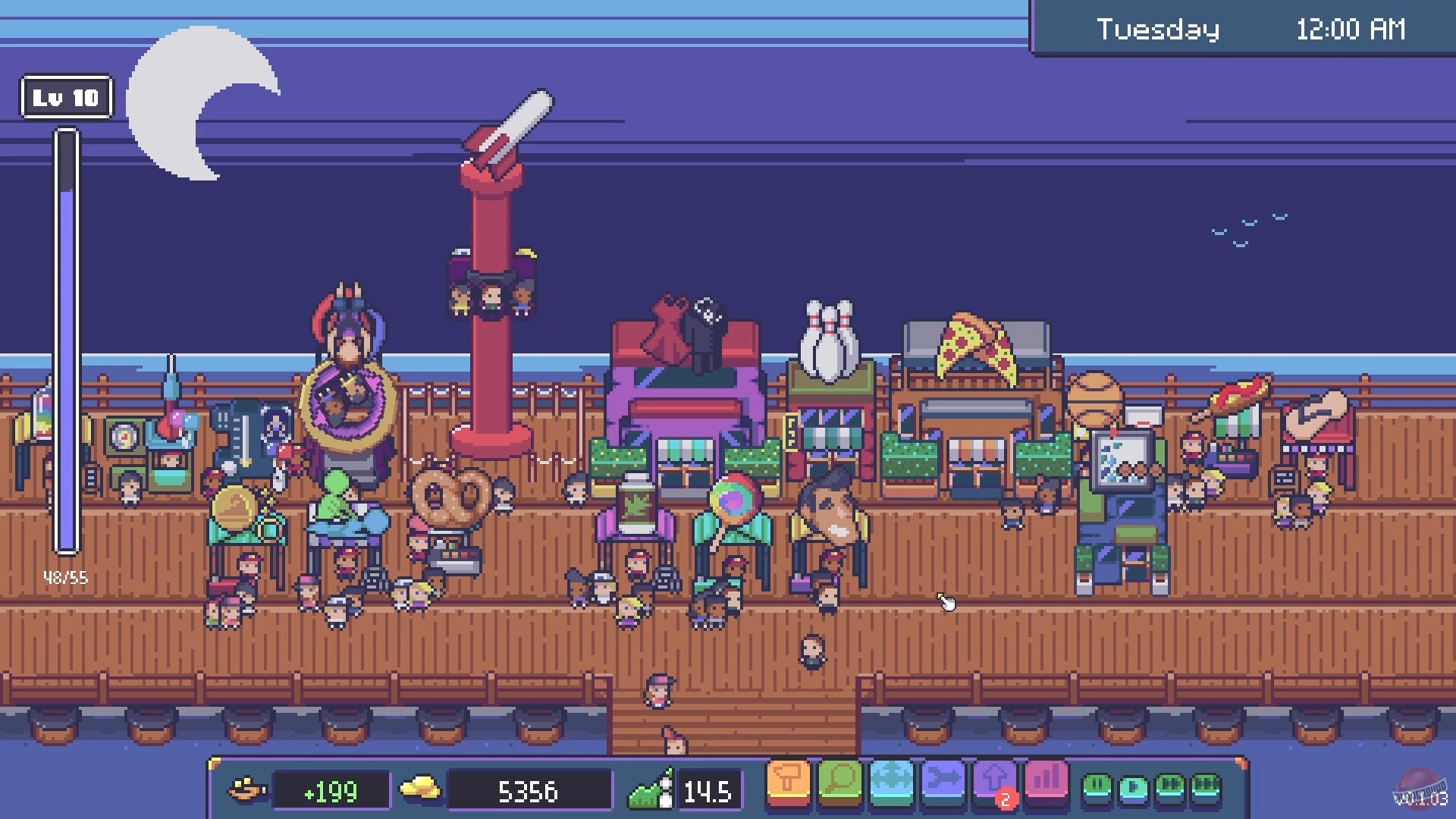The width and height of the screenshot is (1456, 819).
Task: Click the gold coin currency icon
Action: tap(422, 789)
